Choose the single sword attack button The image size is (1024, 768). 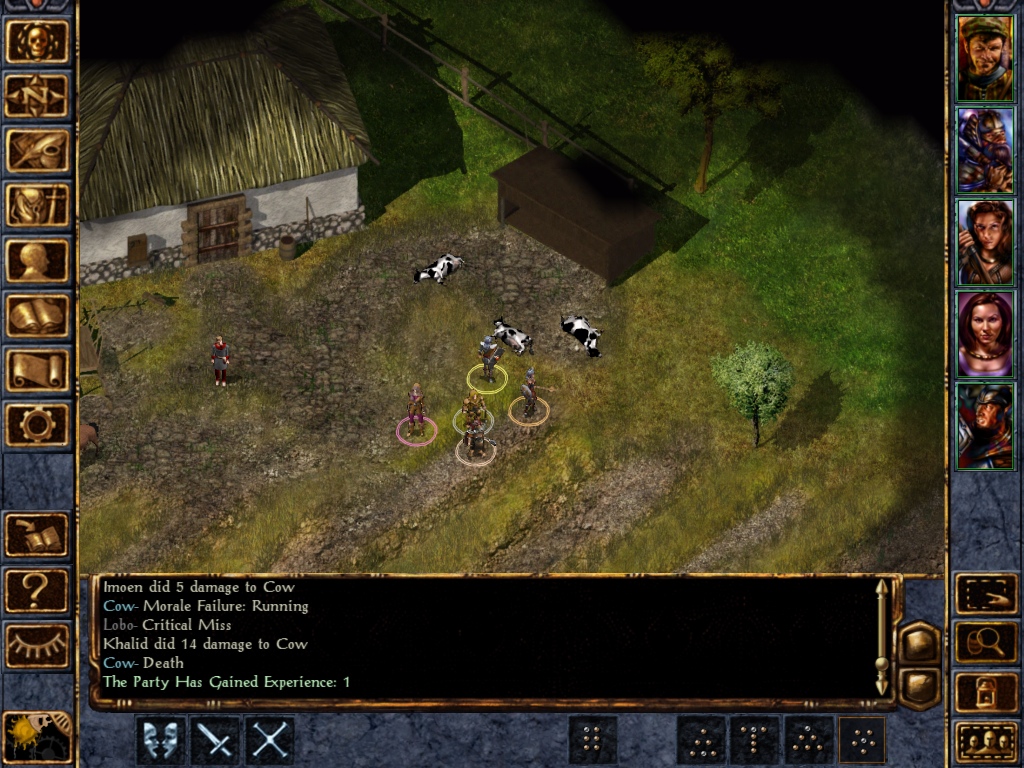tap(215, 741)
